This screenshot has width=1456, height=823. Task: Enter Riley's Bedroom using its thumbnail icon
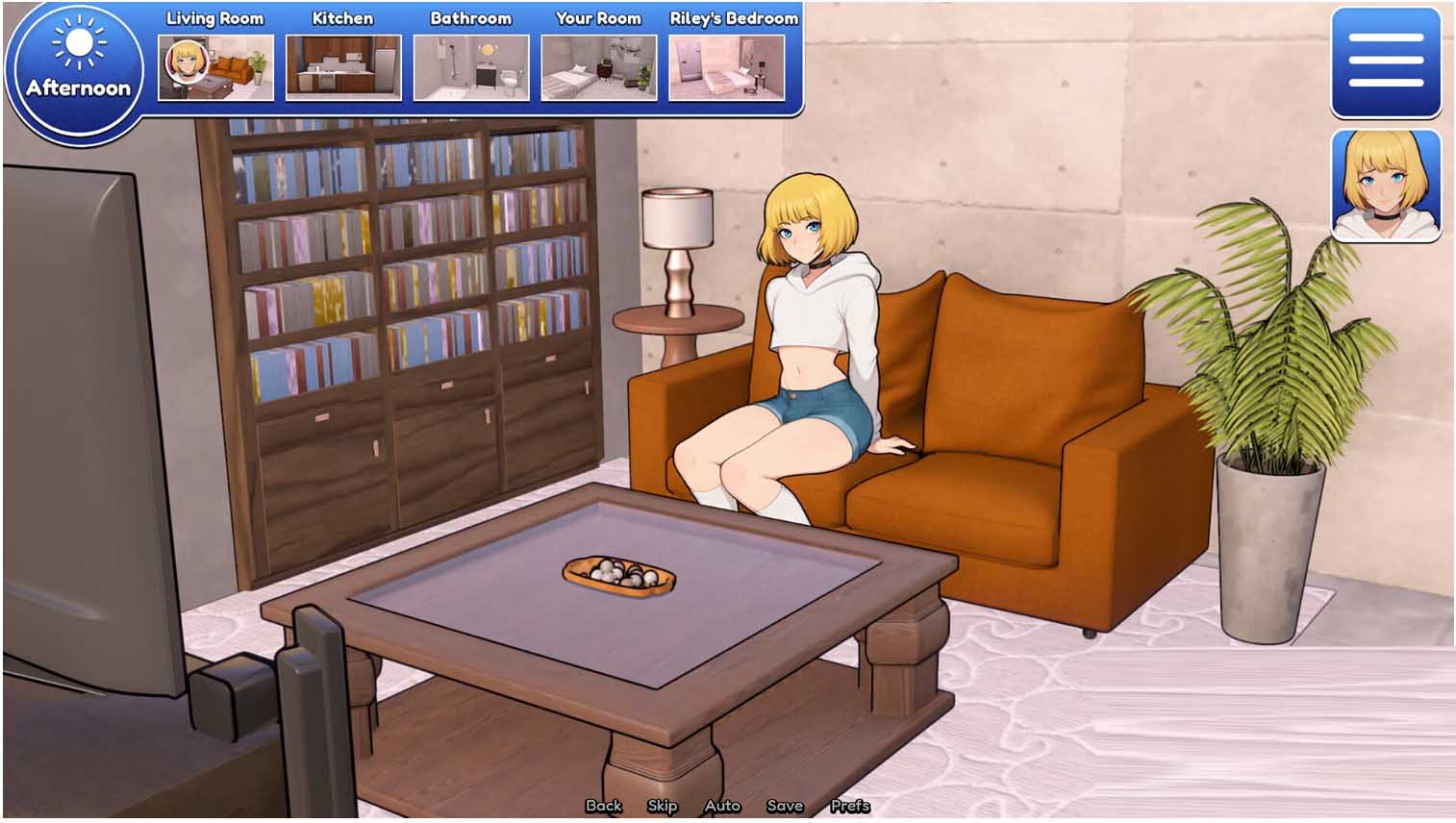(728, 67)
